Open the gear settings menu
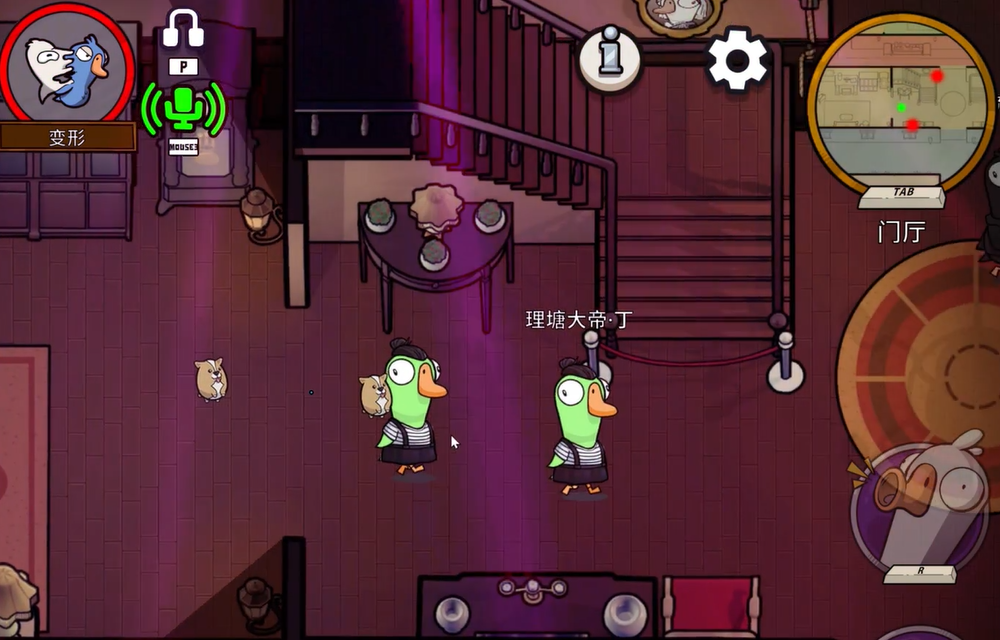This screenshot has width=1000, height=640. (738, 59)
